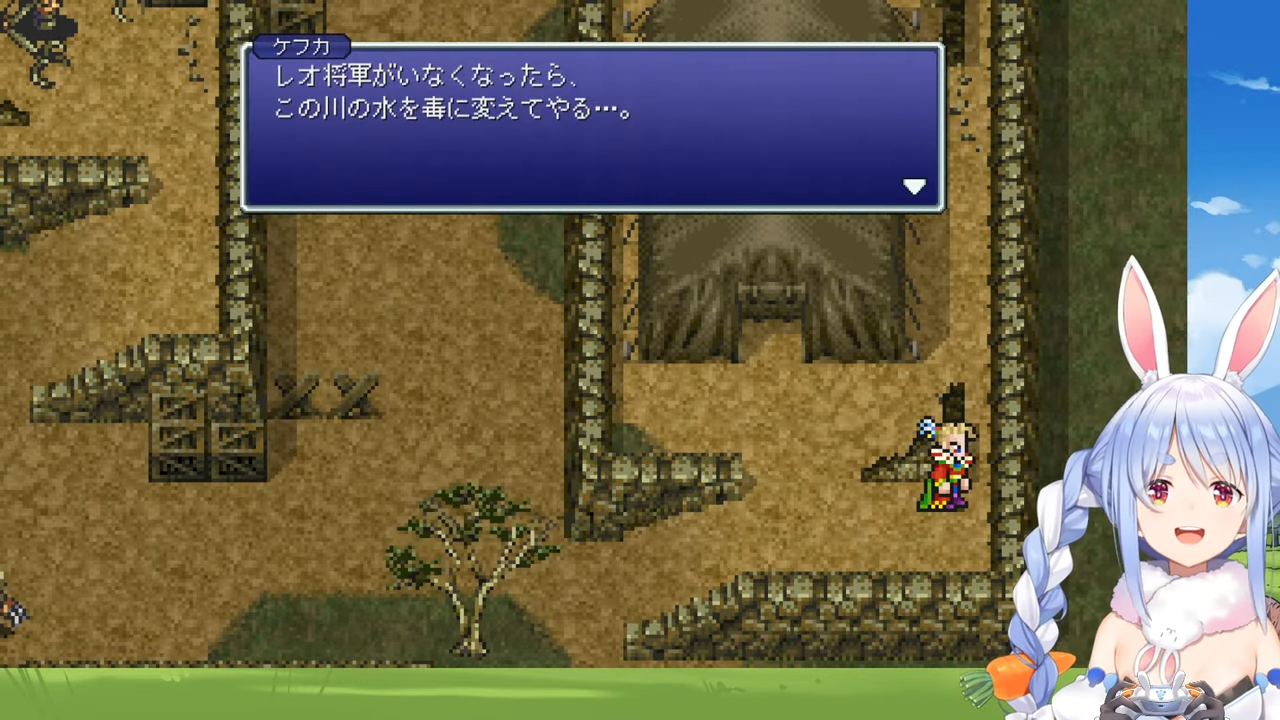Click the first line of Kefka's dialogue

pyautogui.click(x=420, y=76)
